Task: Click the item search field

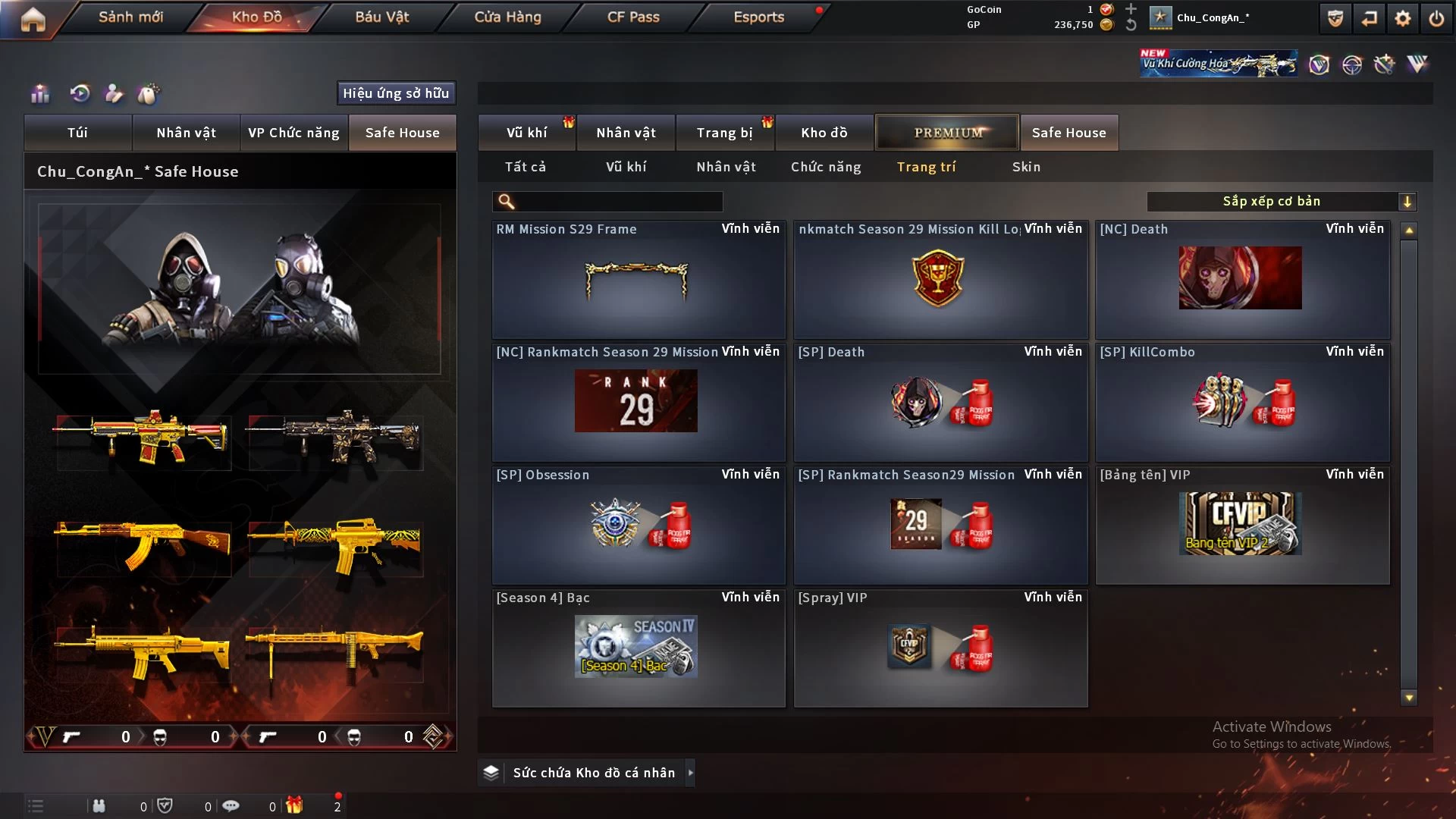Action: (x=618, y=202)
